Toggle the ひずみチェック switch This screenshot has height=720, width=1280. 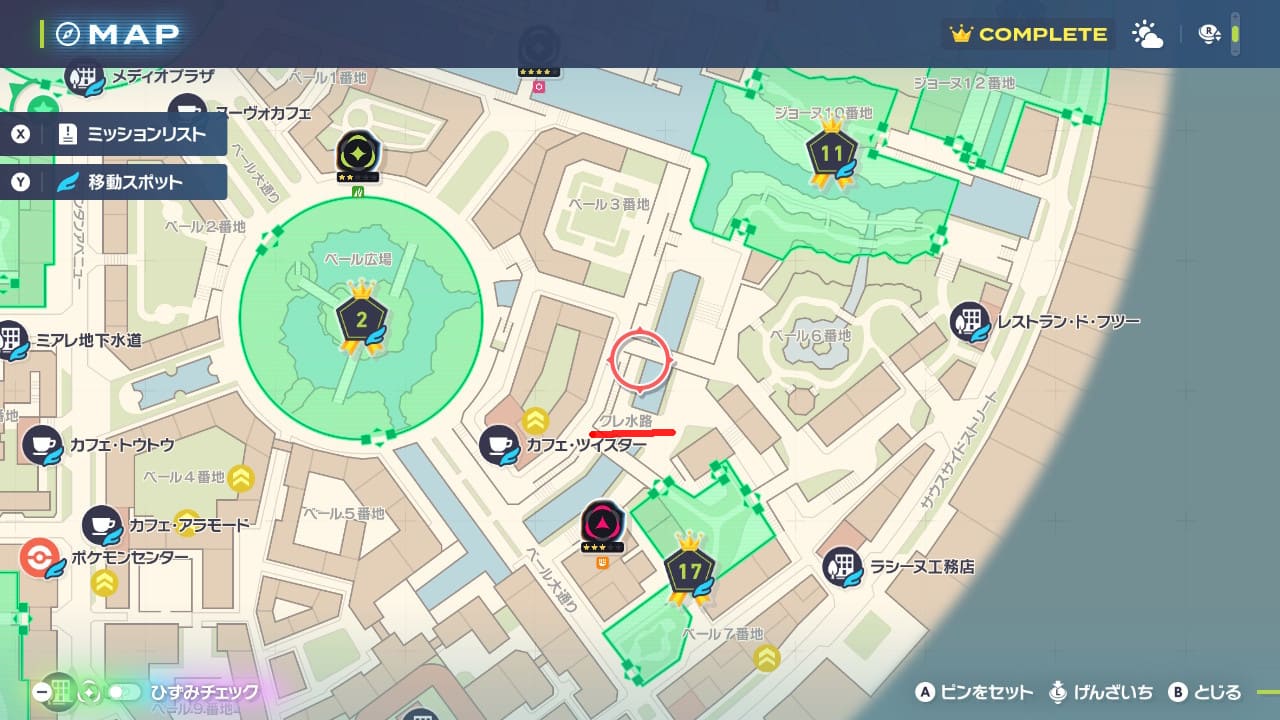coord(124,692)
